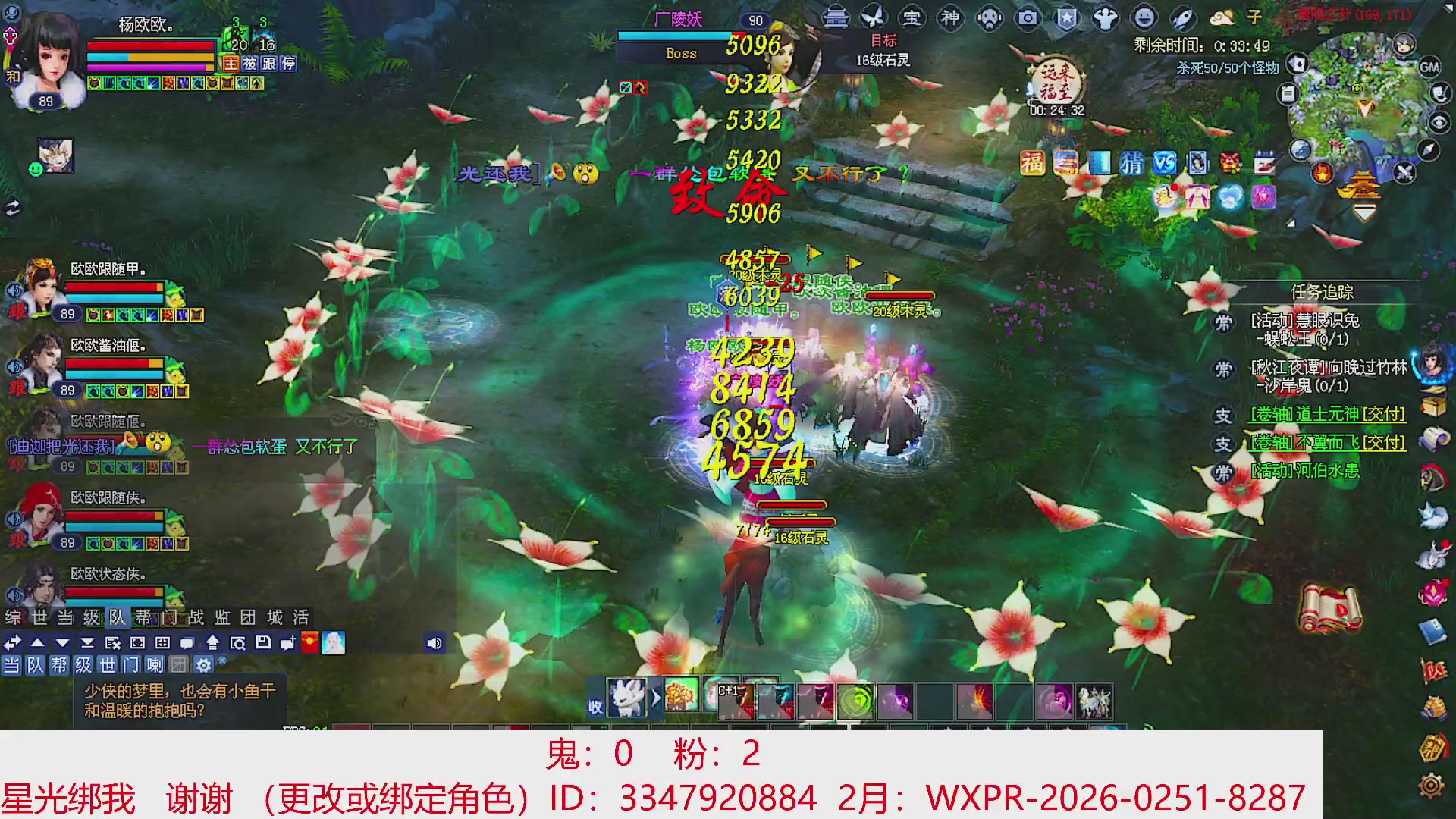1456x819 pixels.
Task: Open the 宝 treasure icon in top bar
Action: coord(913,17)
